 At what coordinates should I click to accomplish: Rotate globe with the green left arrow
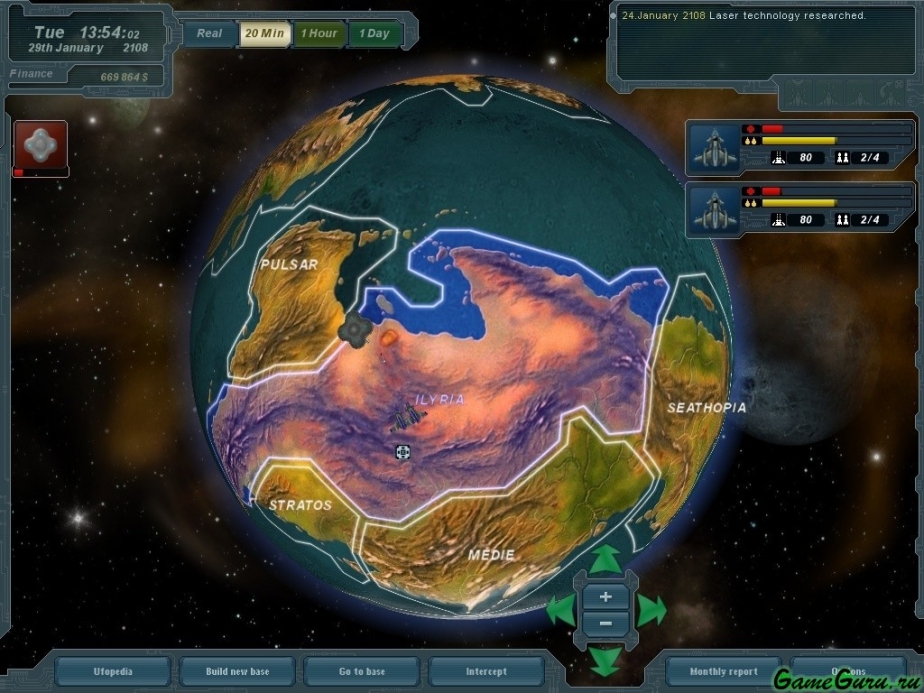pos(561,608)
